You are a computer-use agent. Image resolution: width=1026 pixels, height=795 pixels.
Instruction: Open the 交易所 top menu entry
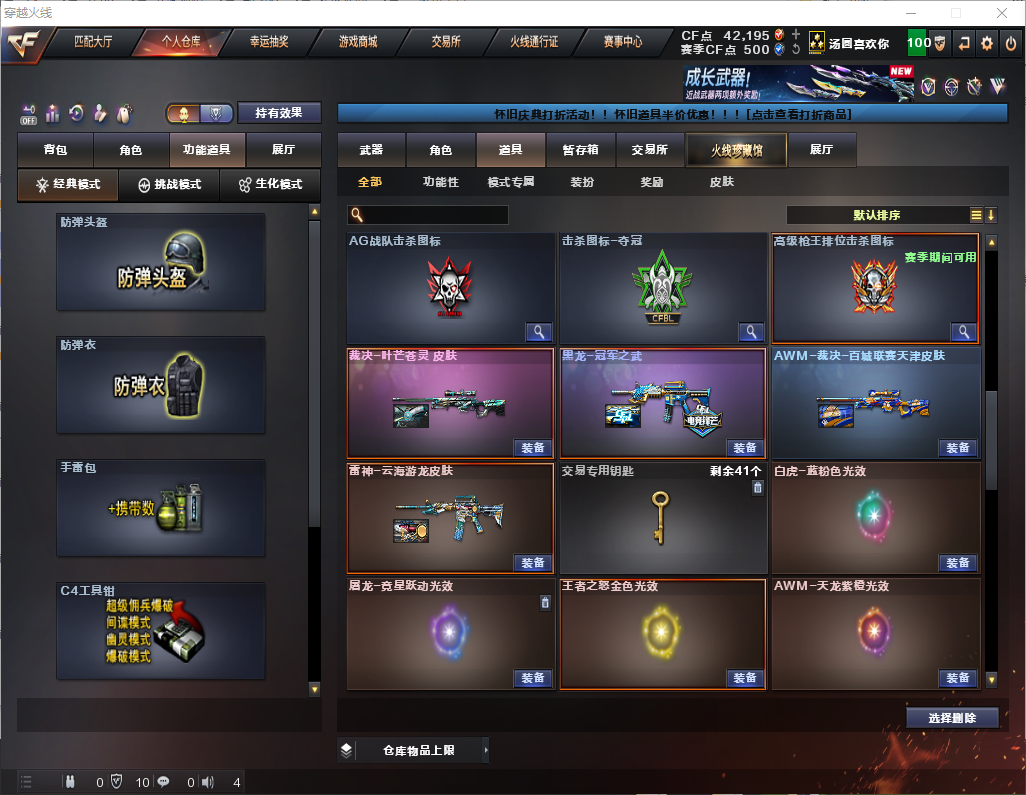[x=446, y=42]
